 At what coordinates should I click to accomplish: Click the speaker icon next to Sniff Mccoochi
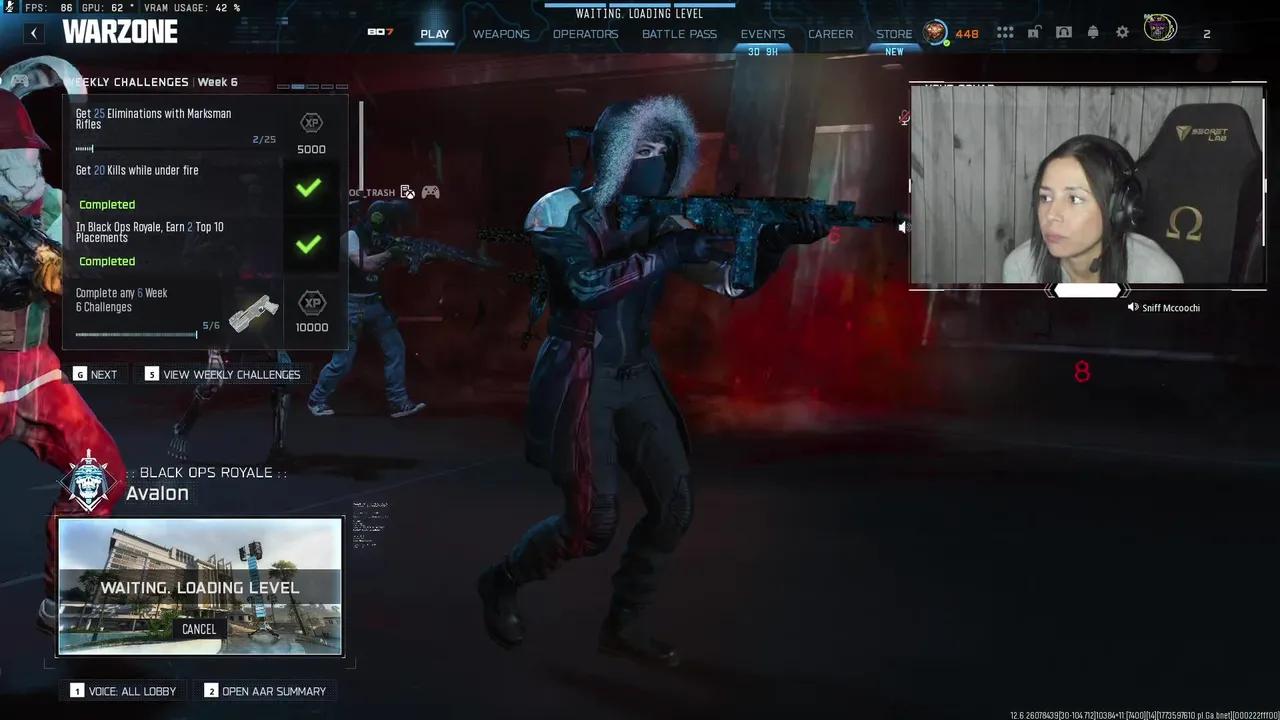click(1131, 308)
